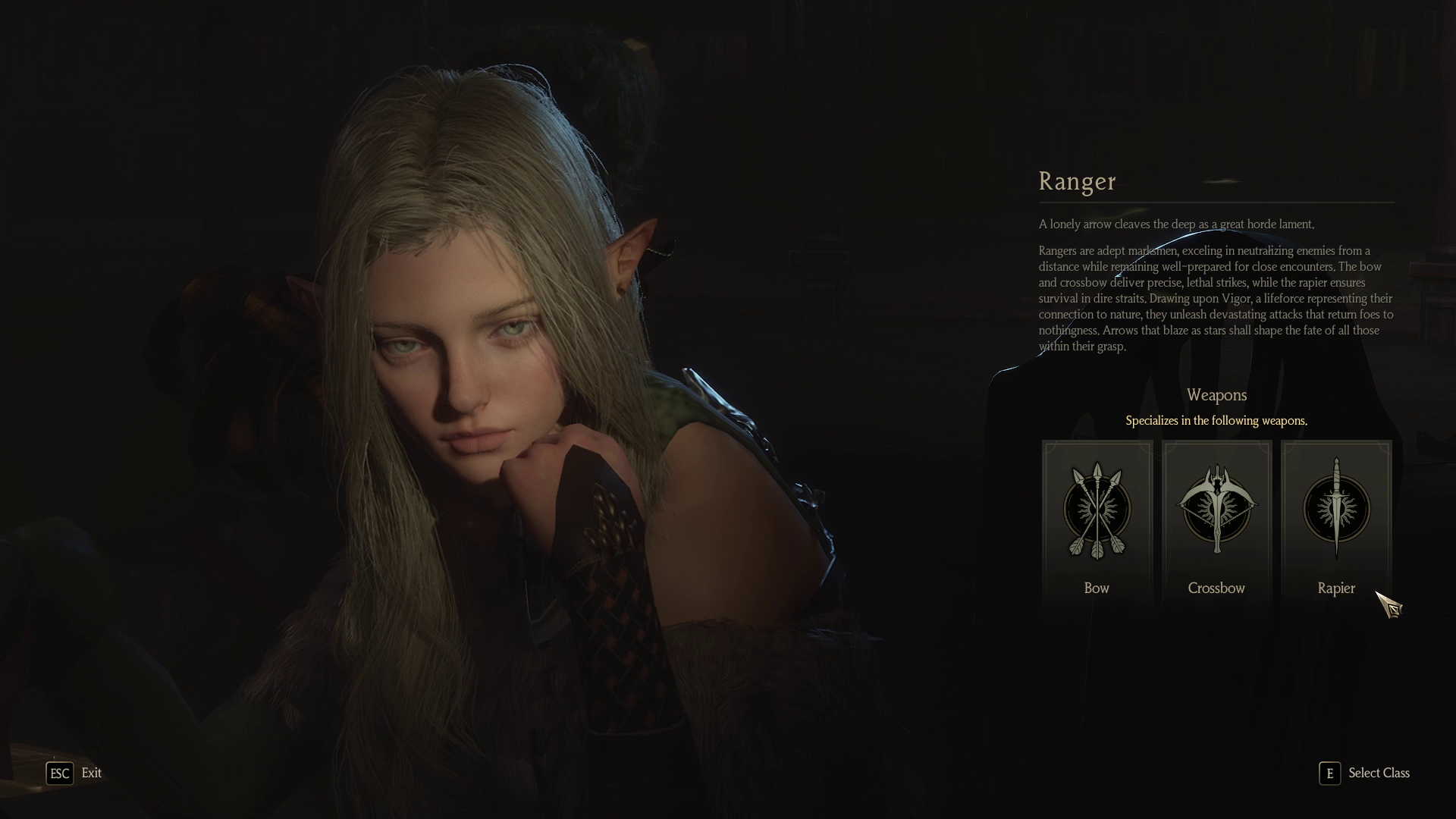The height and width of the screenshot is (819, 1456).
Task: Click the Rapier weapon card
Action: pyautogui.click(x=1335, y=523)
